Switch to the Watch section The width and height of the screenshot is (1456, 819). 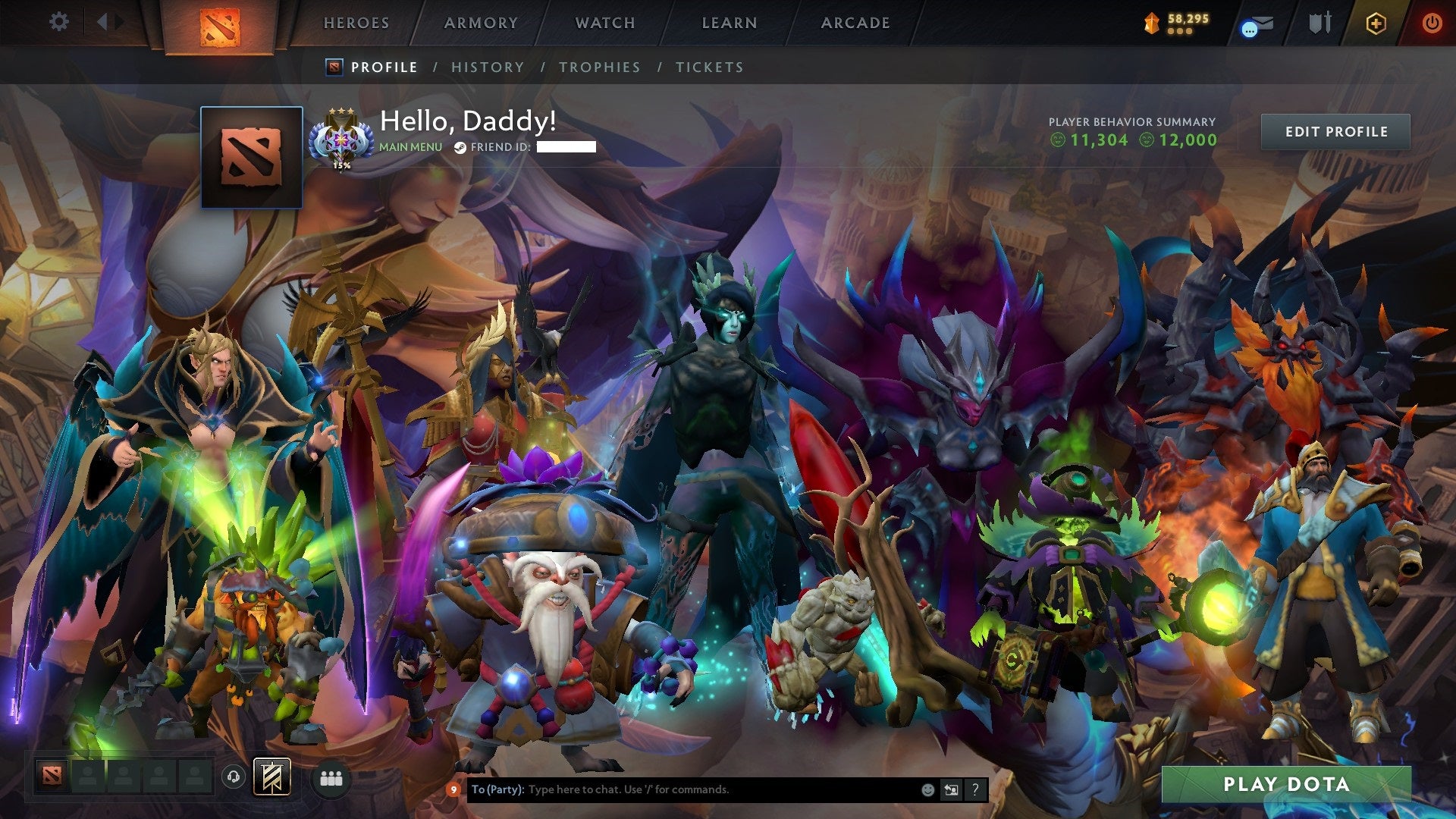605,24
